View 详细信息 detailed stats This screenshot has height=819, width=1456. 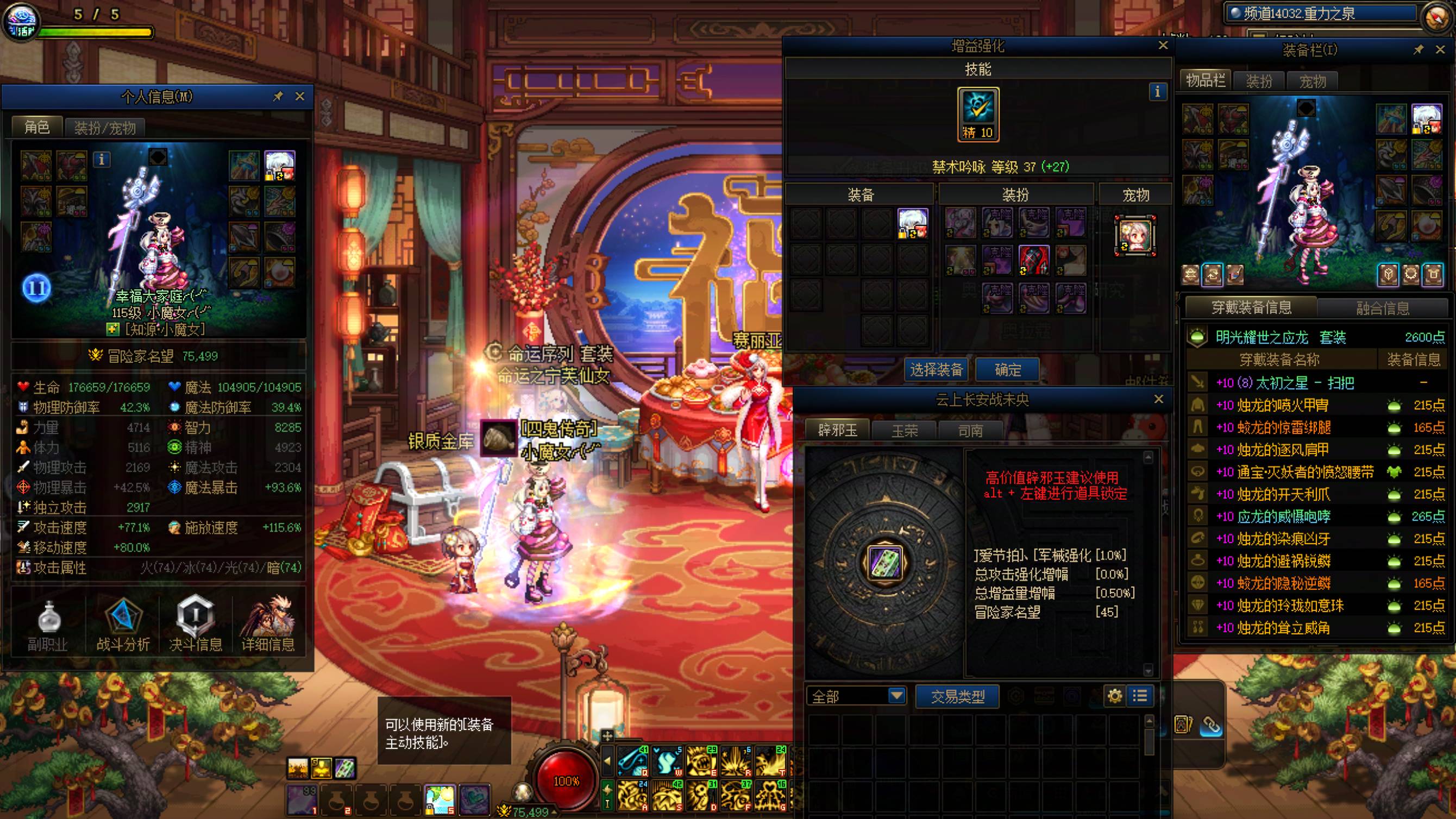click(268, 626)
